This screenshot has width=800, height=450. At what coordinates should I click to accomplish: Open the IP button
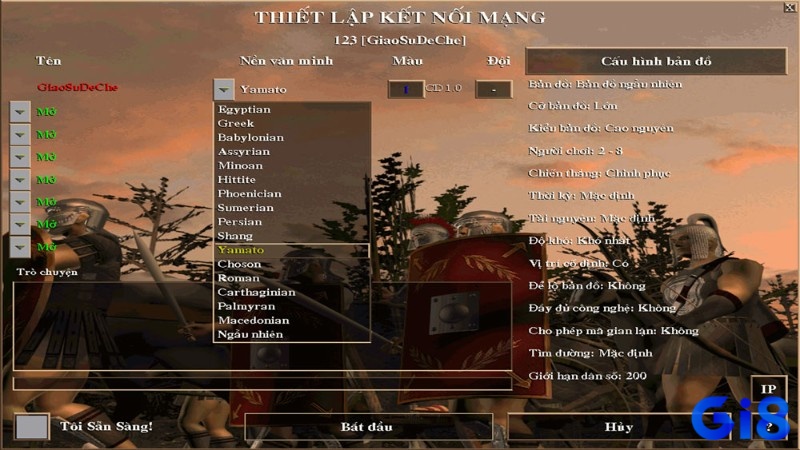coord(768,389)
